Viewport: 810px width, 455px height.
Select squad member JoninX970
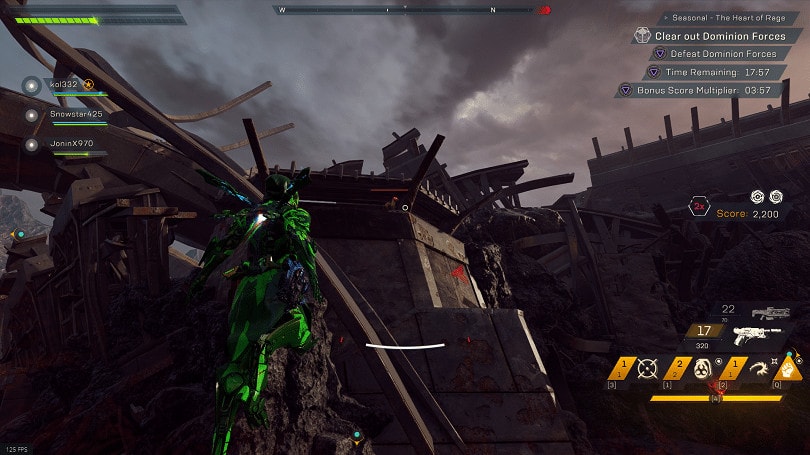tap(70, 143)
